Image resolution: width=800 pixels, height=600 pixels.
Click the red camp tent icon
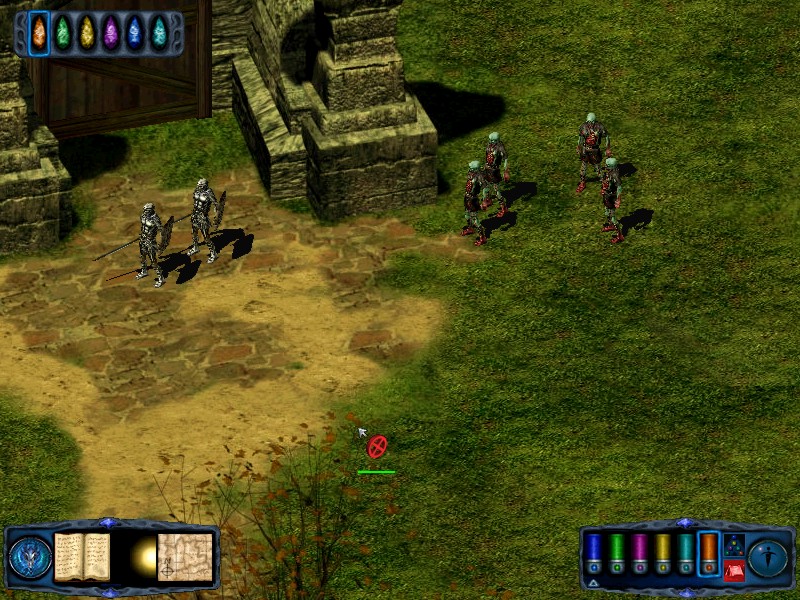coord(734,571)
